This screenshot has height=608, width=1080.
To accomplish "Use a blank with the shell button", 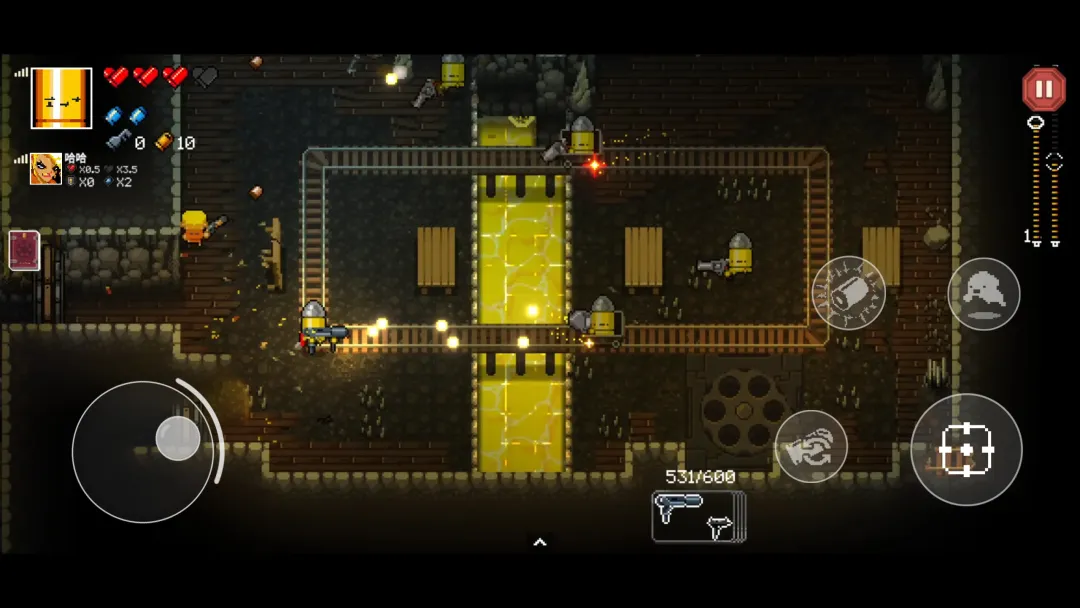I will [x=848, y=293].
